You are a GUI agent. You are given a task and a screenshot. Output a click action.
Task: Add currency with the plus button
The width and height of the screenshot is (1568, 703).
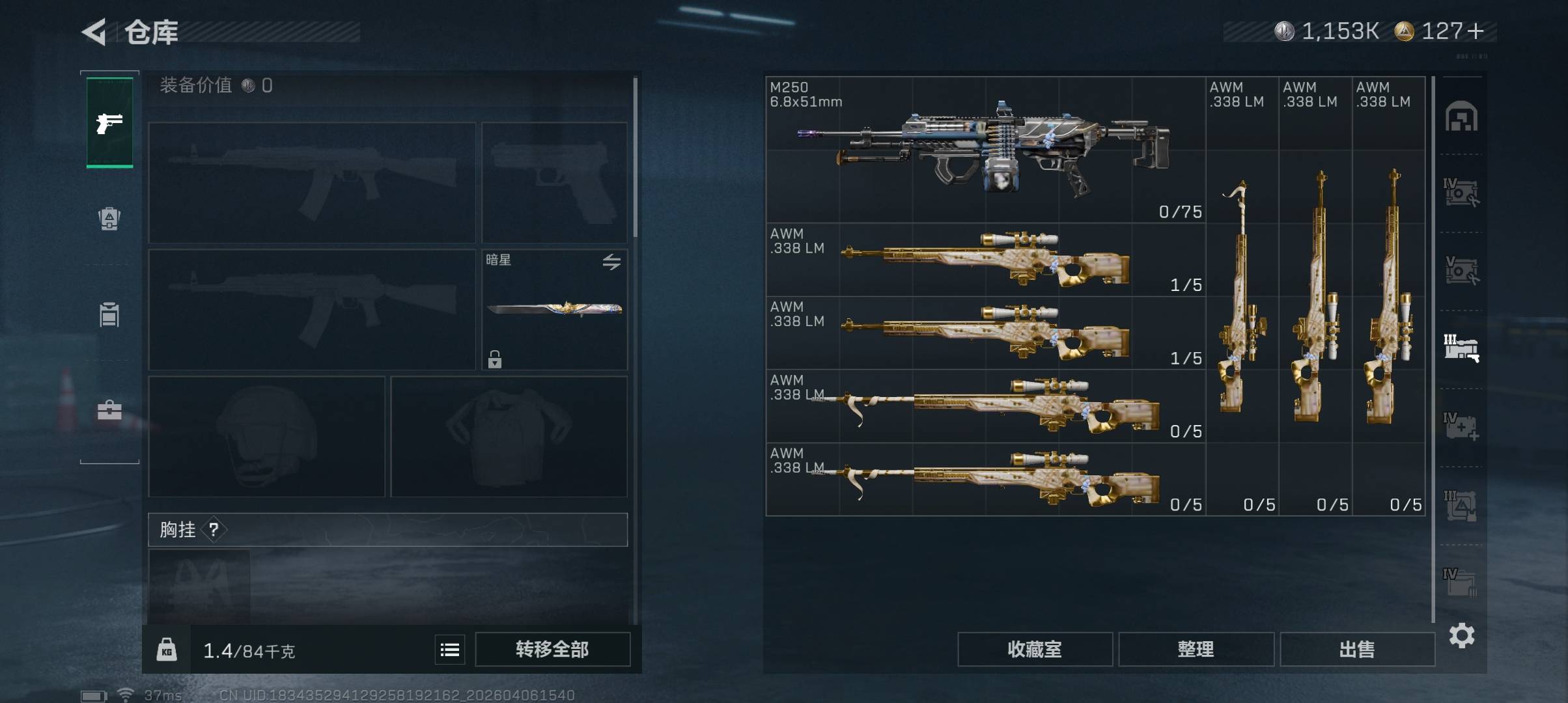(1476, 31)
